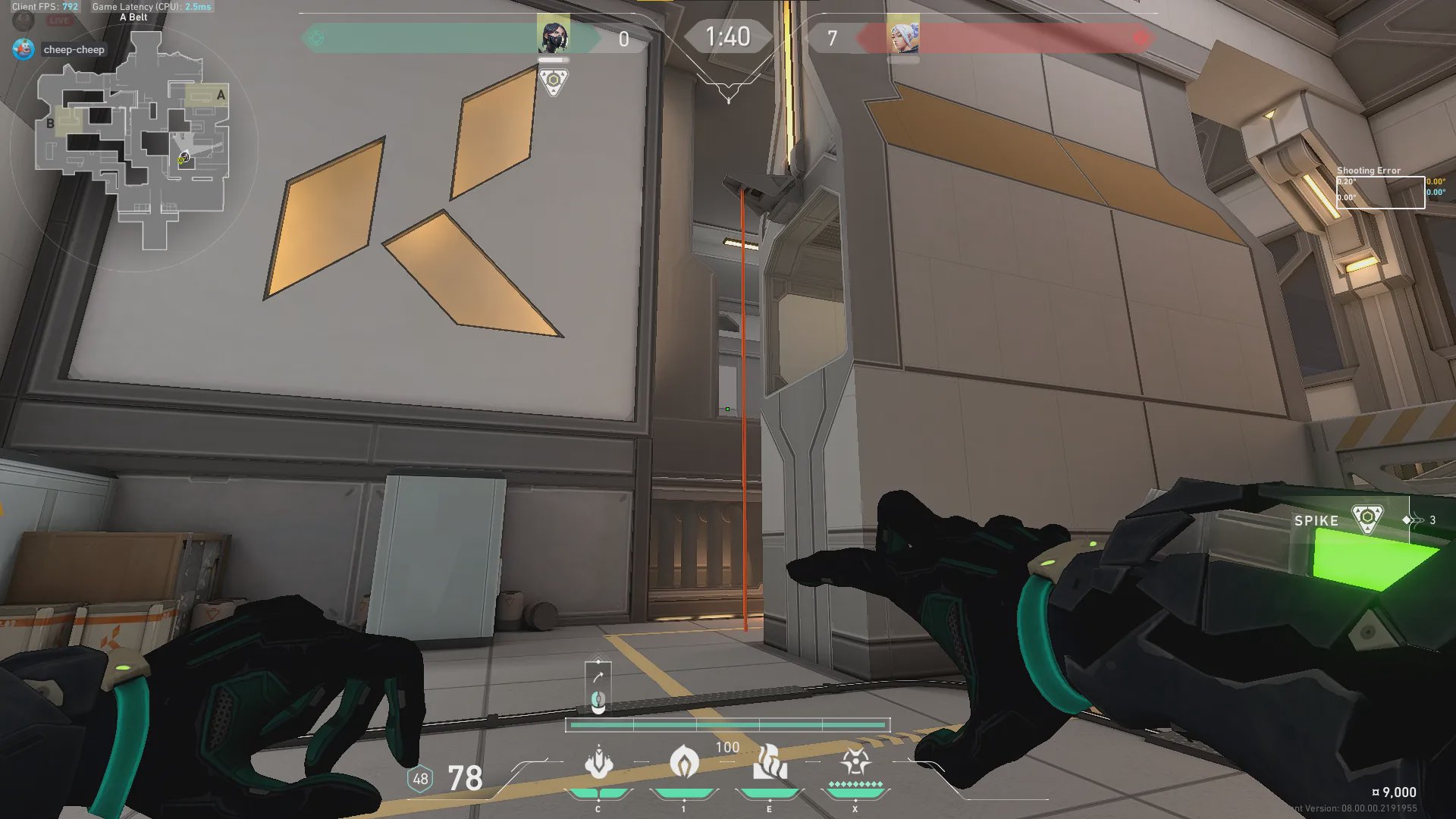The width and height of the screenshot is (1456, 819).
Task: Click the shield armor icon
Action: pos(420,779)
